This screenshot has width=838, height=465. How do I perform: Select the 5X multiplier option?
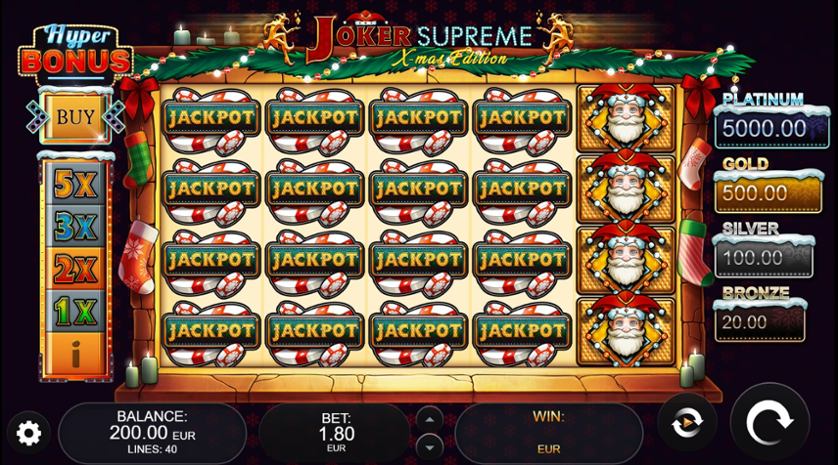pos(75,184)
